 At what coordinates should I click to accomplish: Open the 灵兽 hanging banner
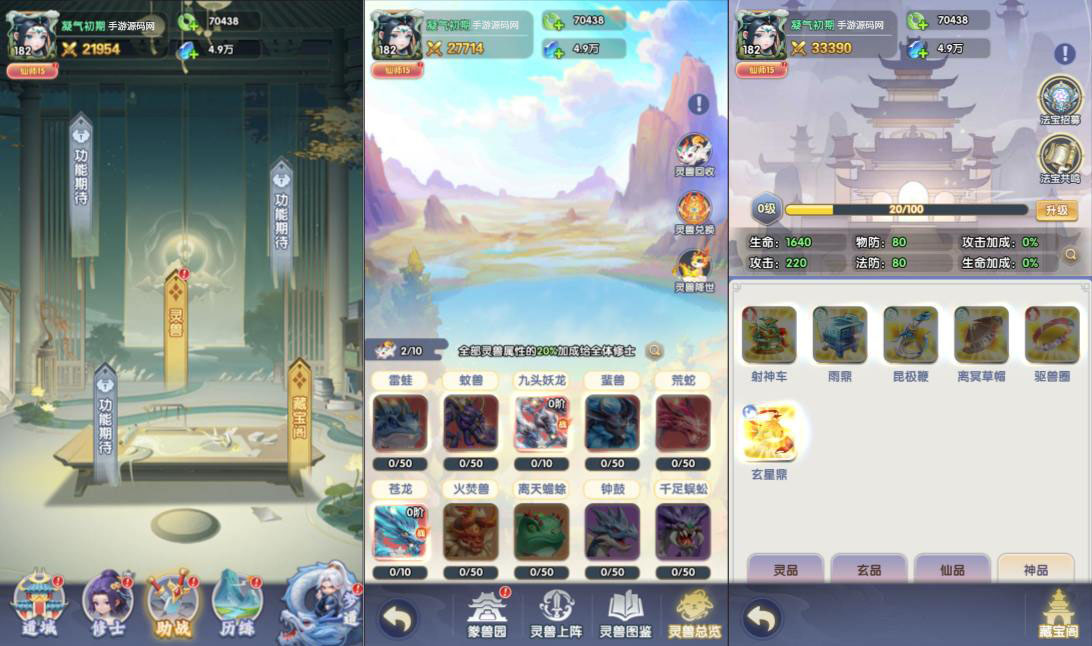click(x=176, y=316)
